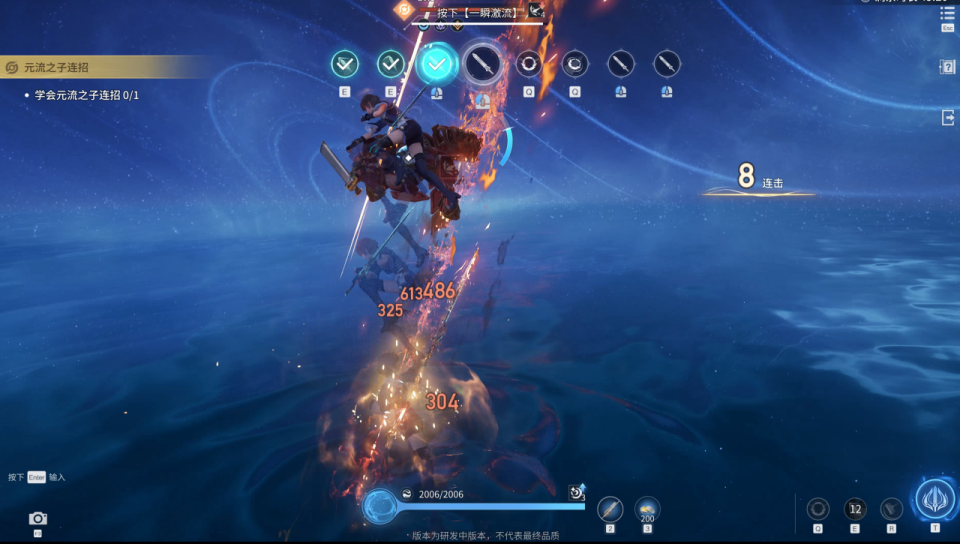Click the exit training door icon

click(x=947, y=118)
